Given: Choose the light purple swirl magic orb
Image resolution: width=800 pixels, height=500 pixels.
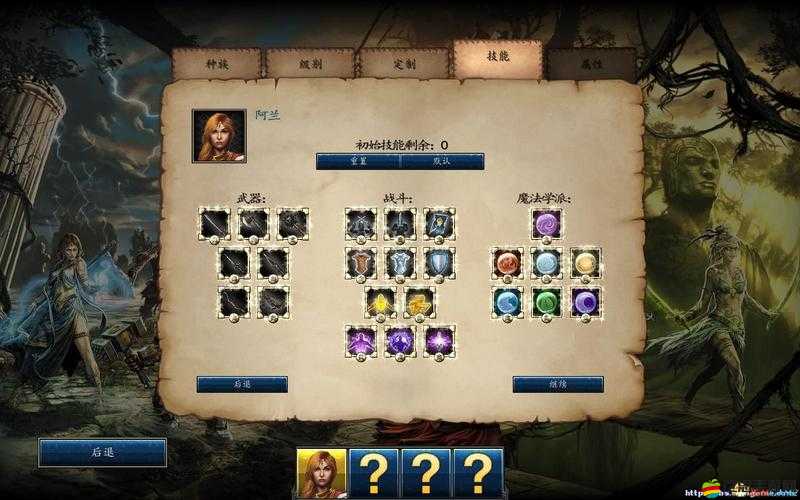Looking at the screenshot, I should coord(546,224).
